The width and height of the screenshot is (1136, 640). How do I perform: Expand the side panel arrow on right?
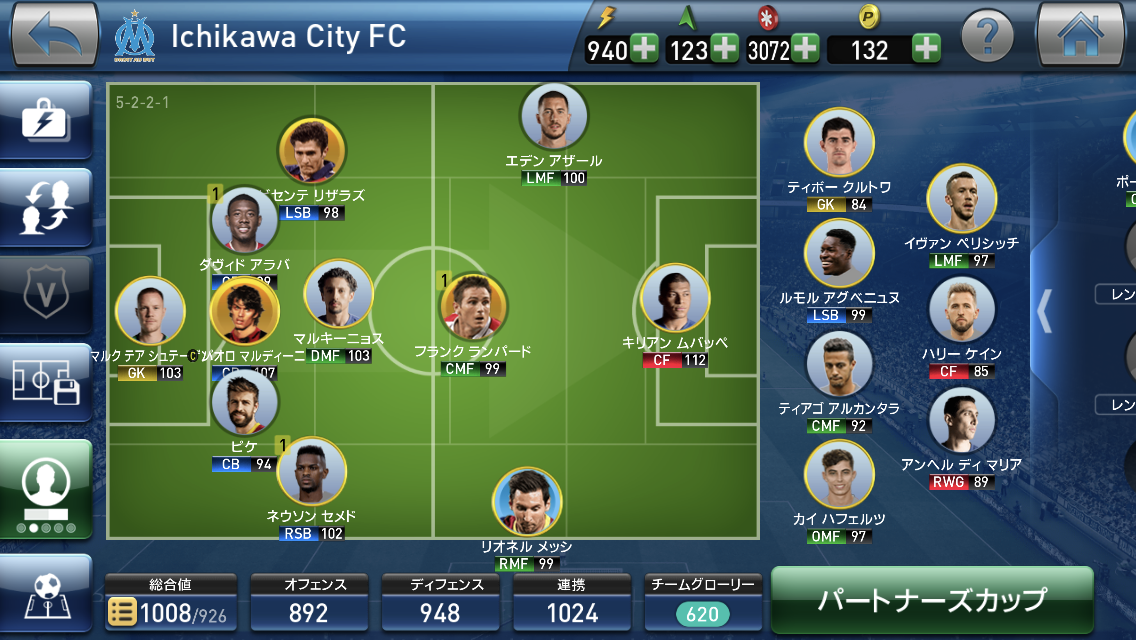(1044, 311)
